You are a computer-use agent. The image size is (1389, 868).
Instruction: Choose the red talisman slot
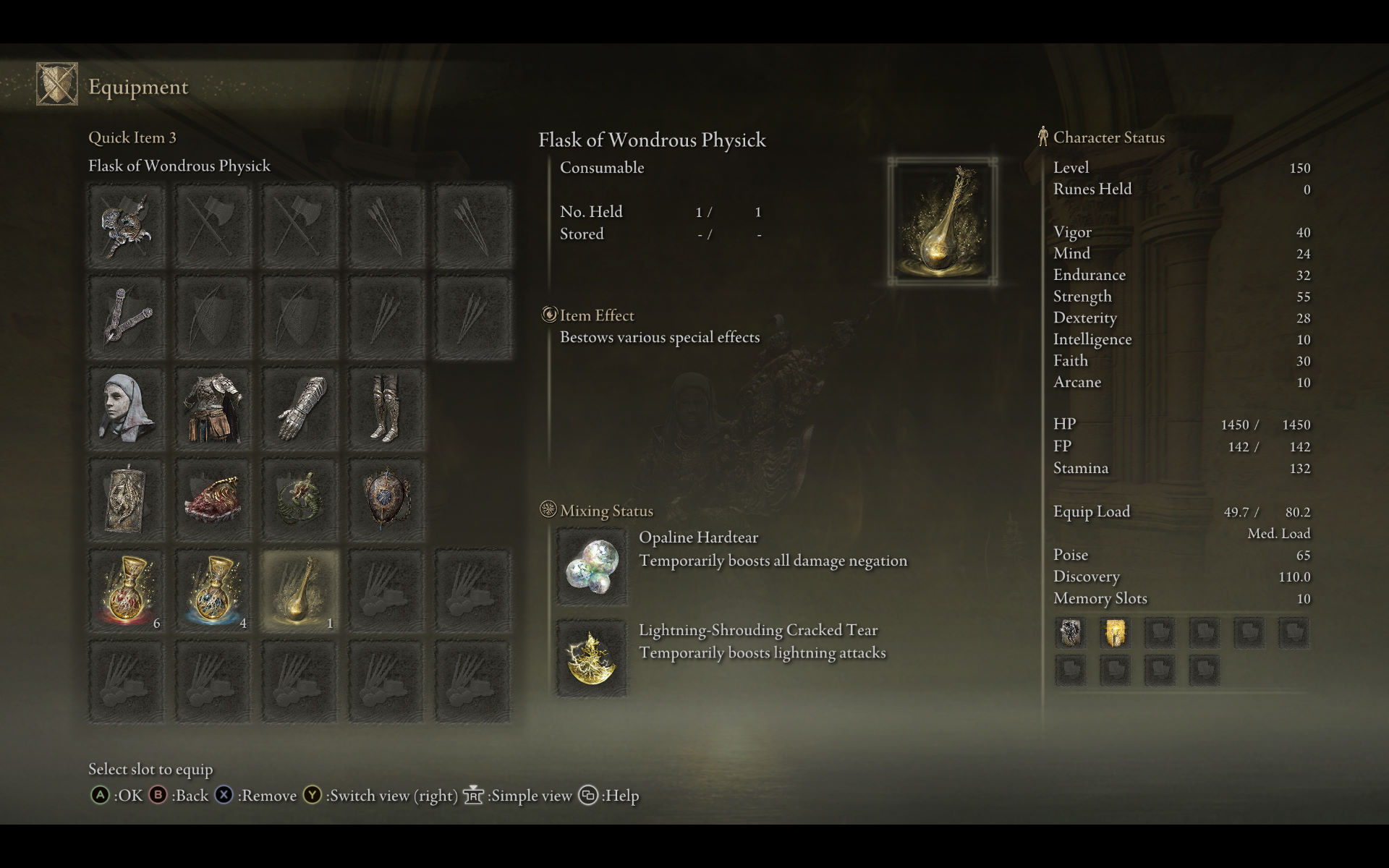point(213,500)
